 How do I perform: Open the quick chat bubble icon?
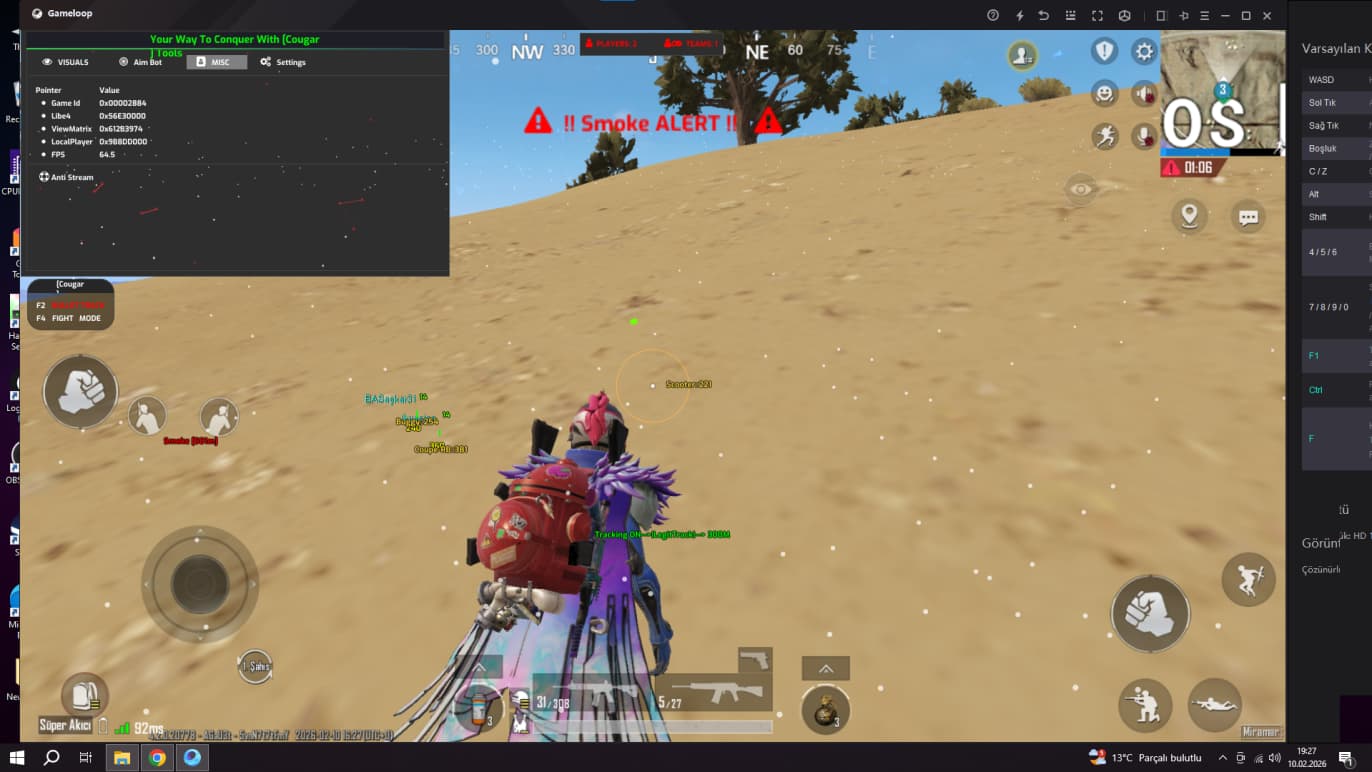pyautogui.click(x=1247, y=217)
